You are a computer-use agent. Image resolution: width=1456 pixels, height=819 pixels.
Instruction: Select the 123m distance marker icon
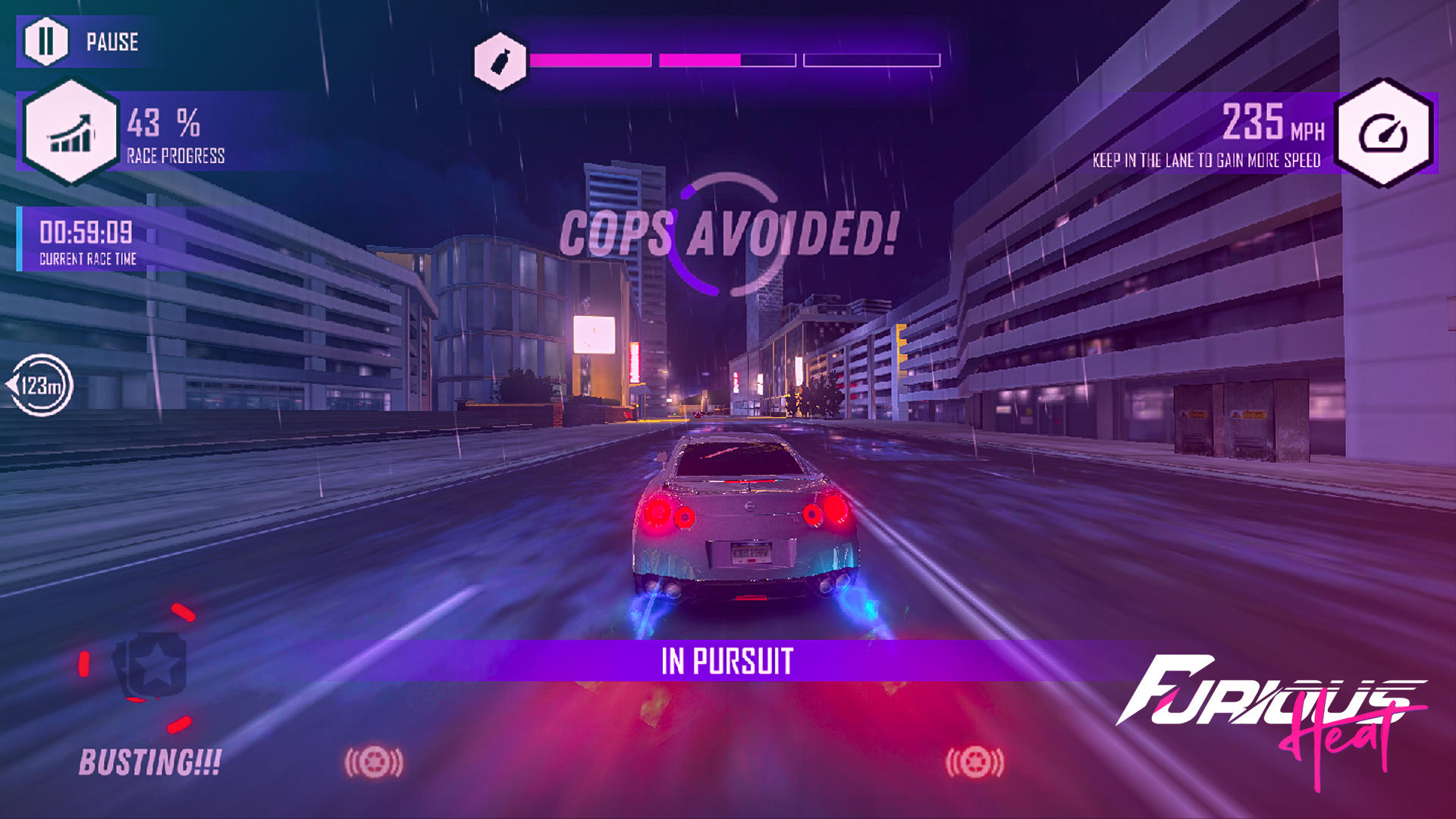click(42, 385)
